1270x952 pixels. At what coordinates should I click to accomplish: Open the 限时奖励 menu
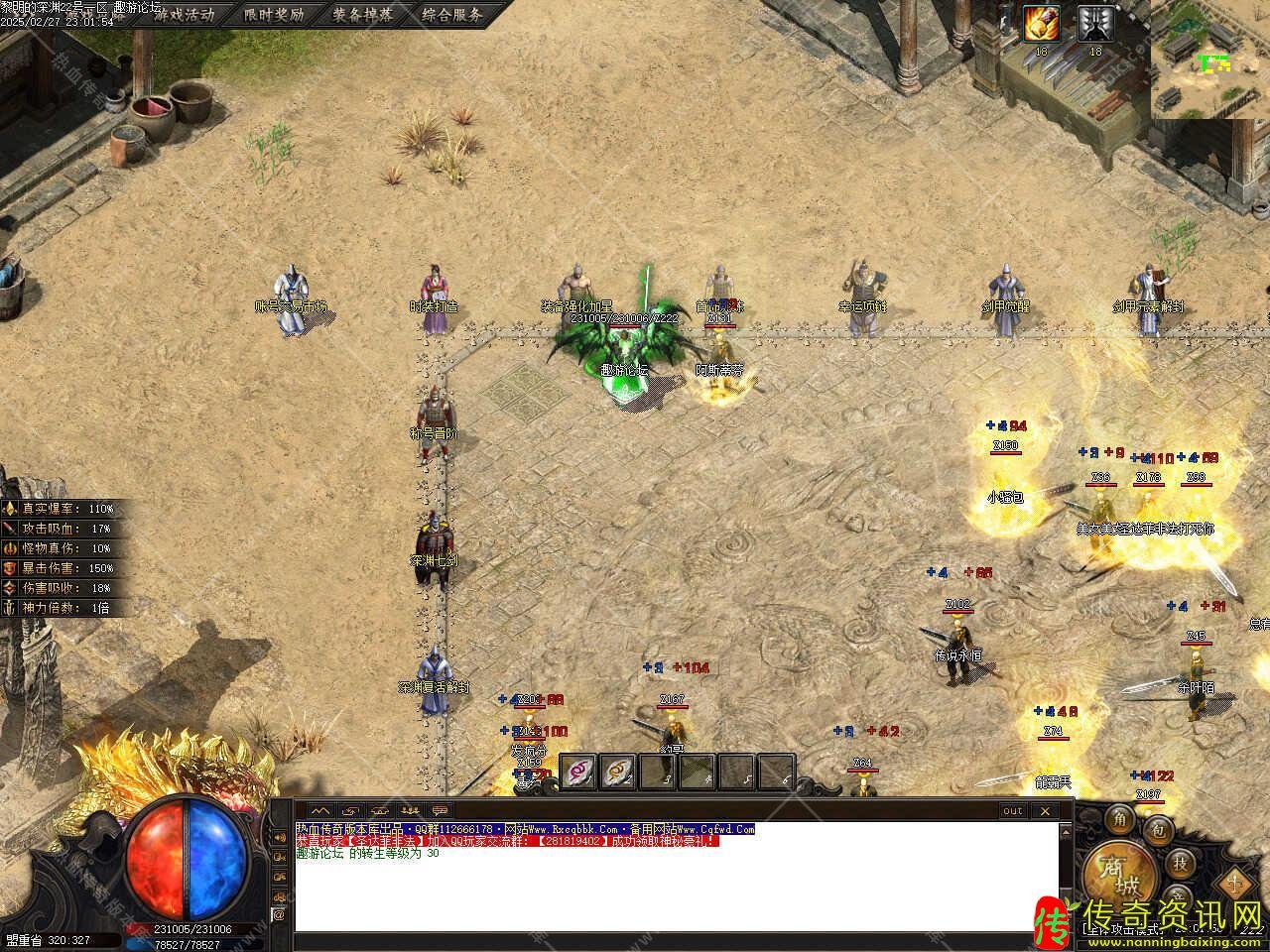pos(274,15)
